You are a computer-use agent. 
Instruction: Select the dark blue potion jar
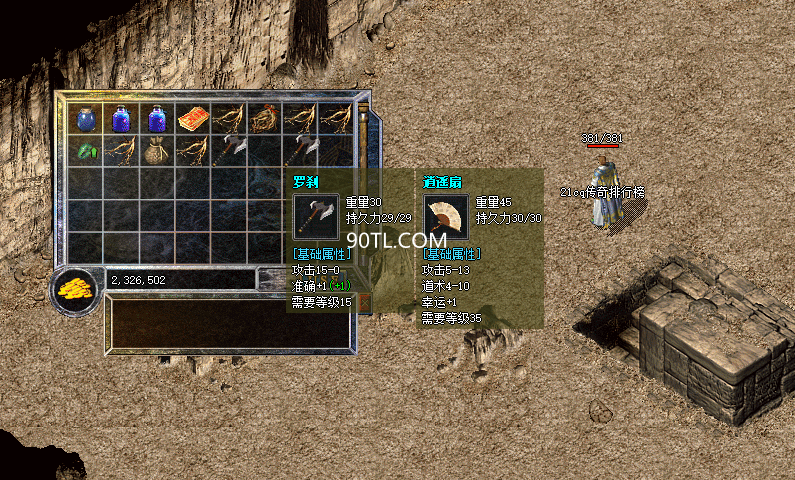tap(87, 119)
